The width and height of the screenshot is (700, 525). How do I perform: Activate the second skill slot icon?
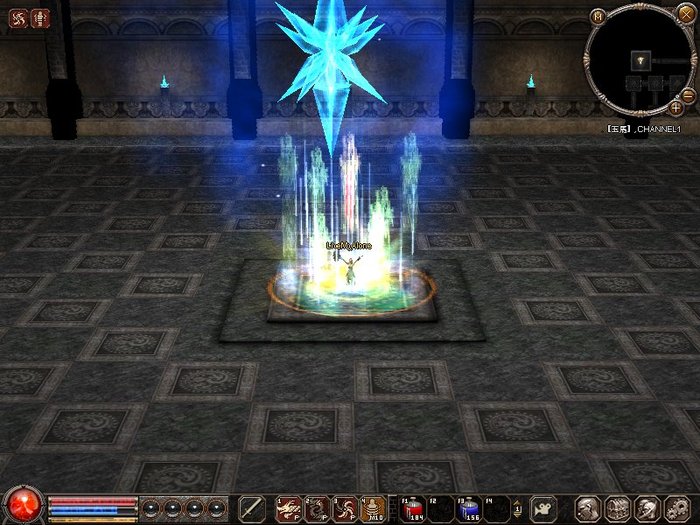[x=317, y=508]
